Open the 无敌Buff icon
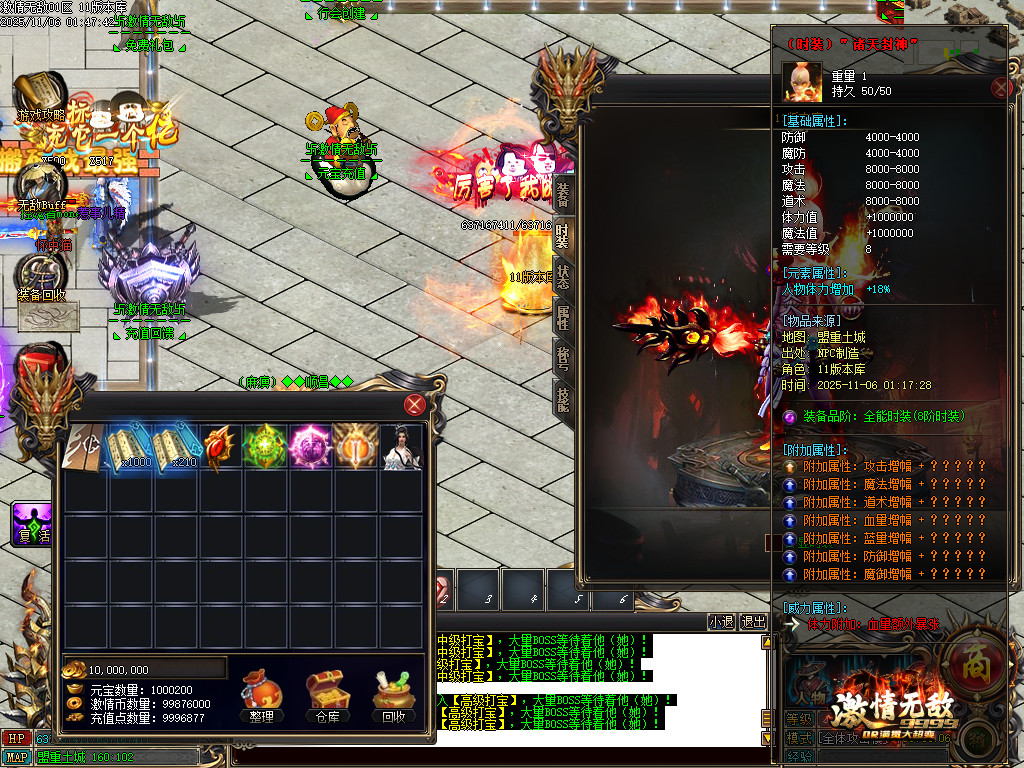 38,187
